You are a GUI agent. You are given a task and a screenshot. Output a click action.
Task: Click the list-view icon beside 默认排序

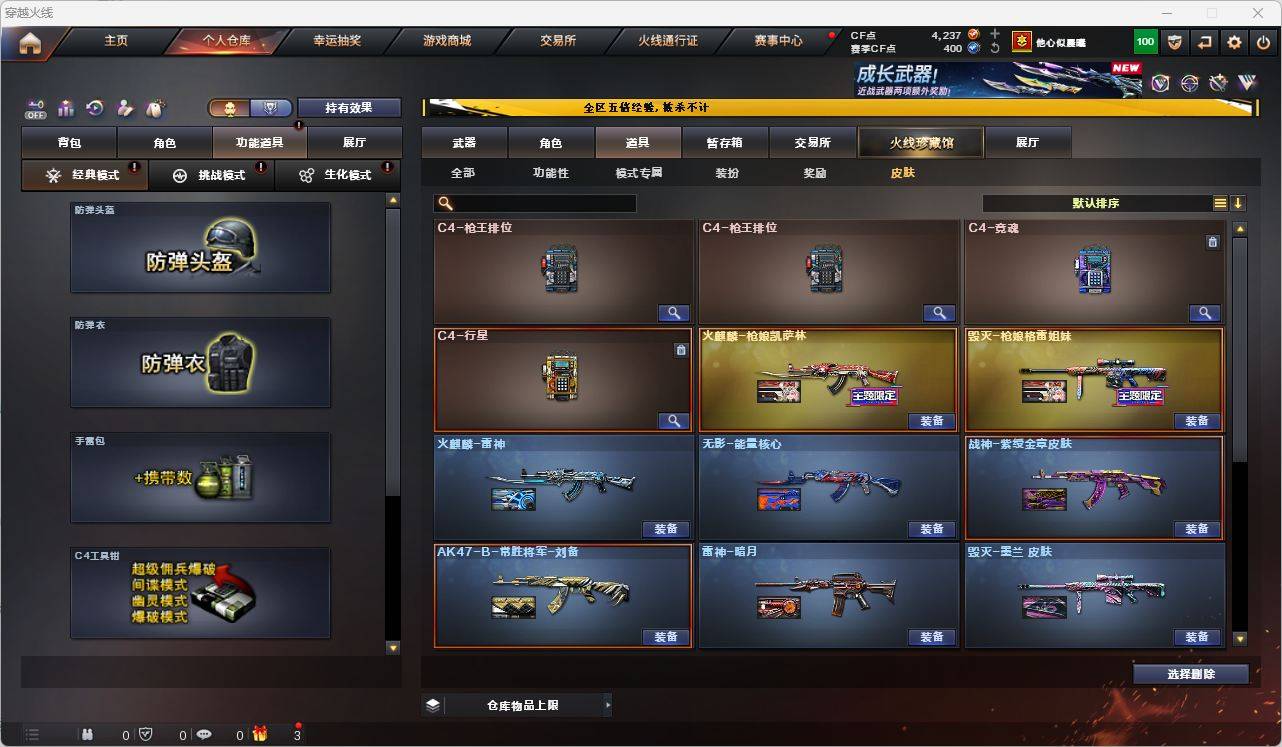click(x=1219, y=203)
